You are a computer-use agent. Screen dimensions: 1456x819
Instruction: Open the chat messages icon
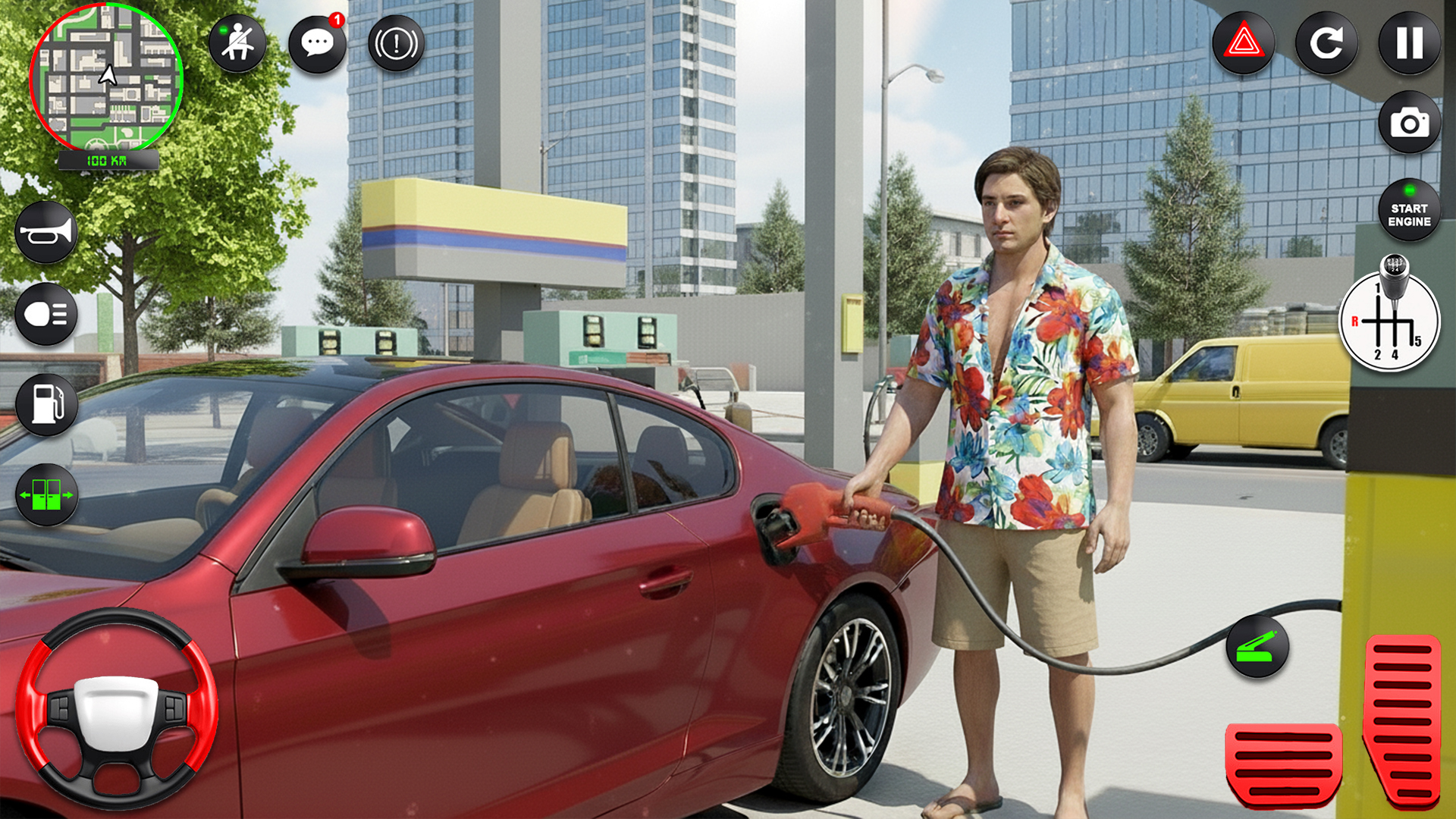pos(318,43)
